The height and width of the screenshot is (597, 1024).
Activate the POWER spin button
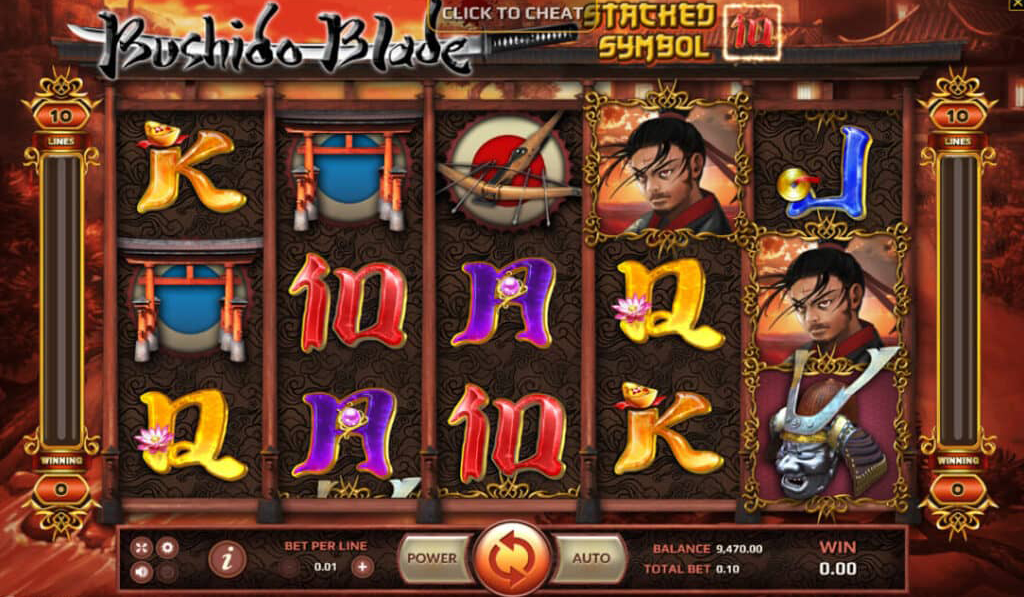[432, 558]
